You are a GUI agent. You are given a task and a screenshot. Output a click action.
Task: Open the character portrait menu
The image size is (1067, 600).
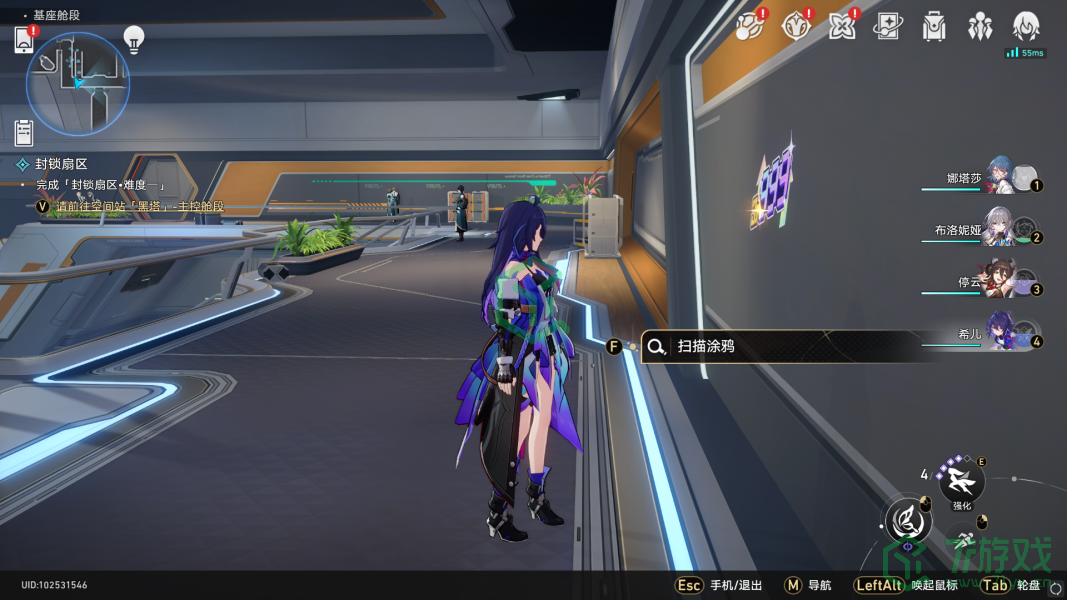pyautogui.click(x=1026, y=26)
